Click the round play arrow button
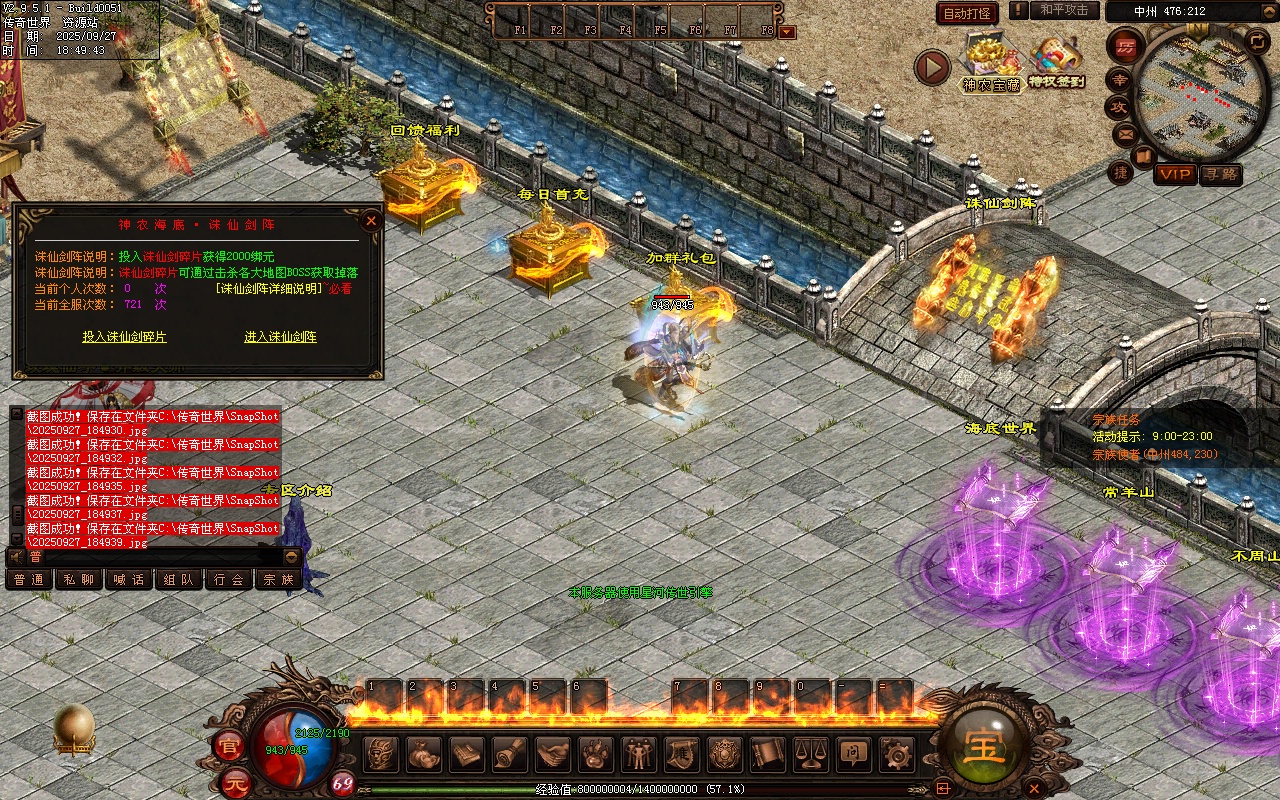 click(932, 67)
